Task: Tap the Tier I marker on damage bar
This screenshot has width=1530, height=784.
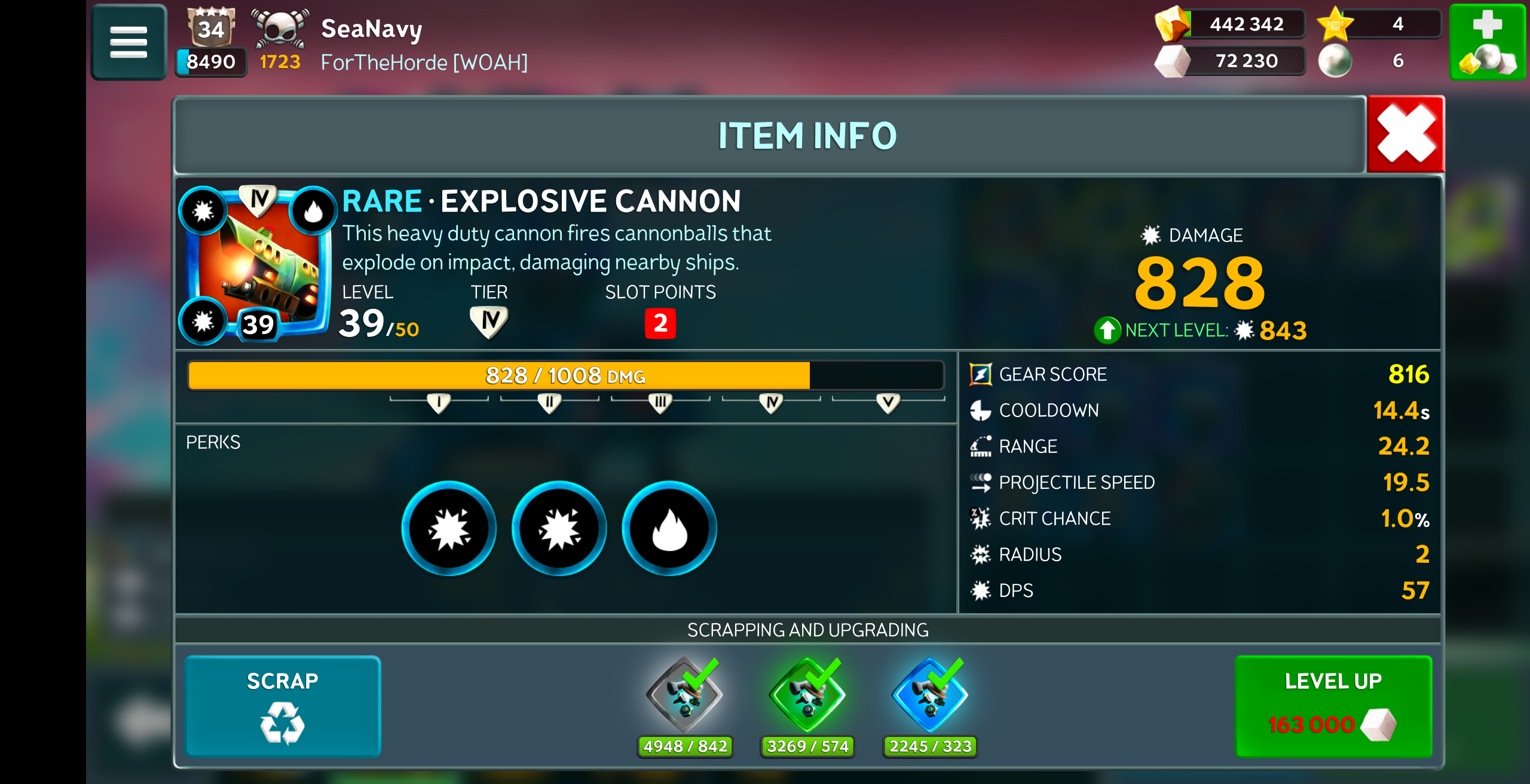Action: coord(439,403)
